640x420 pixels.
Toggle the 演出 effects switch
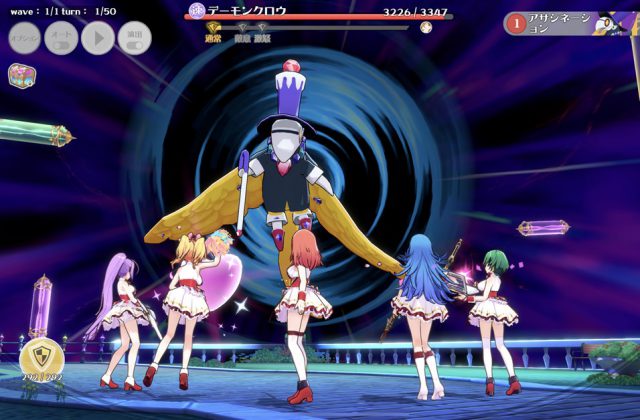click(134, 38)
